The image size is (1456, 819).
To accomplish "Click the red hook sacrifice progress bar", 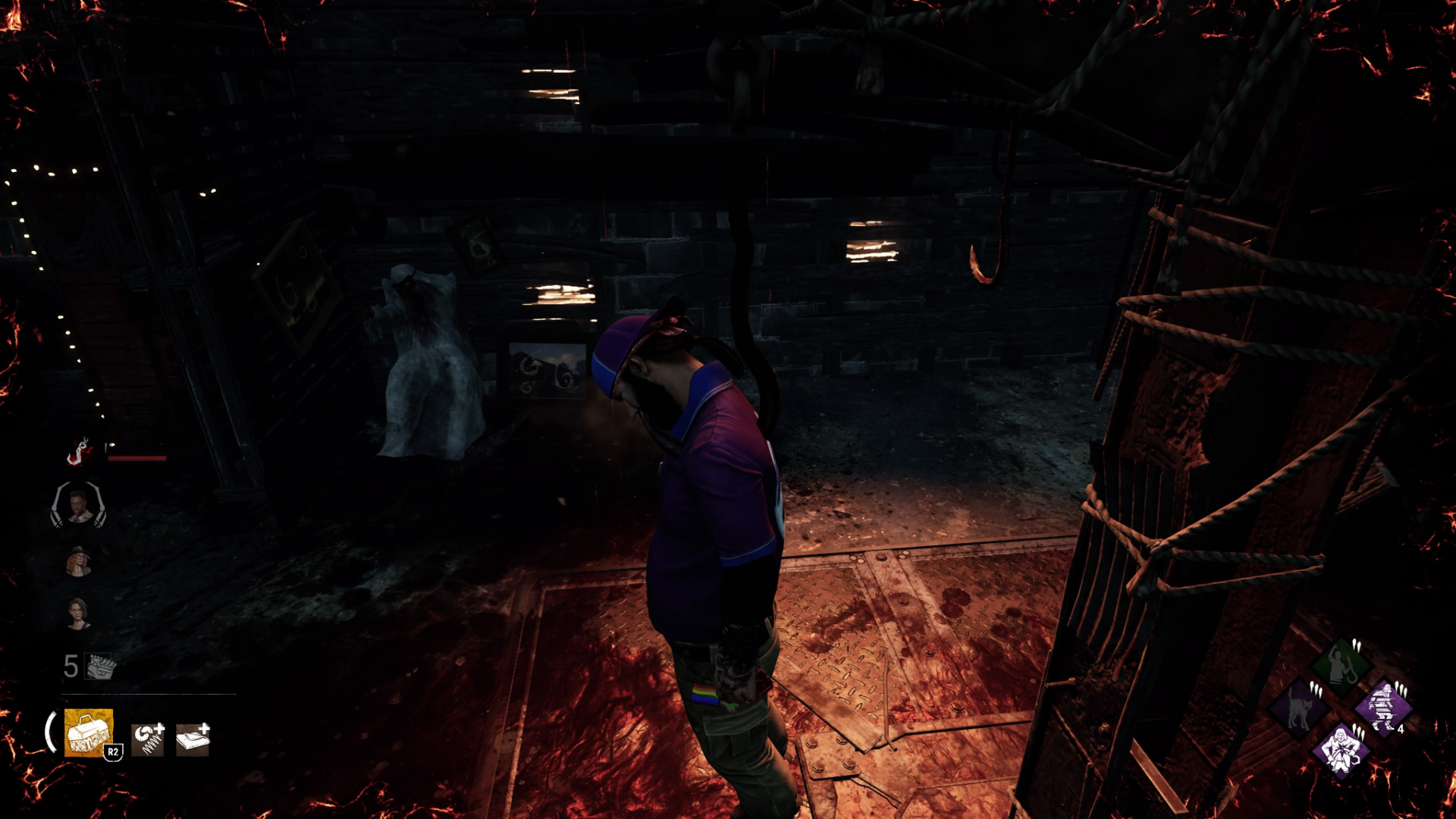I will pos(136,458).
